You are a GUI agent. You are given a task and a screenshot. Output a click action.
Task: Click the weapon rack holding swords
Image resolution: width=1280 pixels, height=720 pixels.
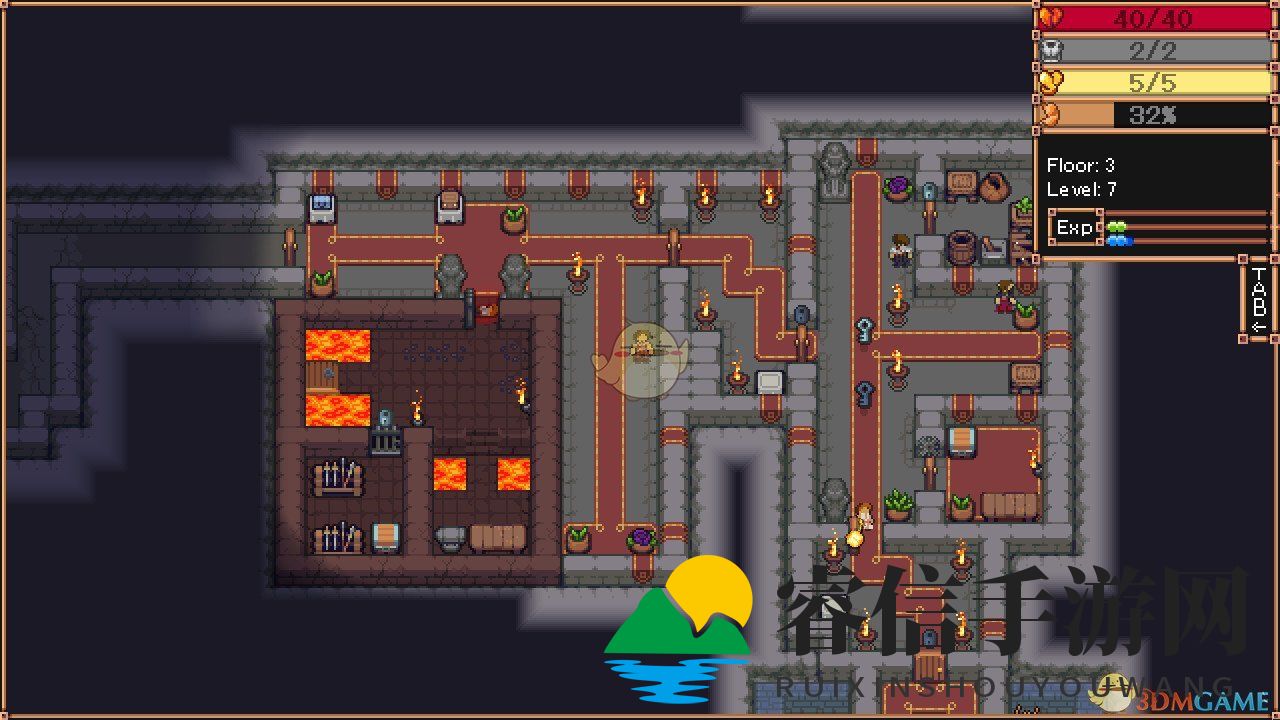click(x=336, y=477)
